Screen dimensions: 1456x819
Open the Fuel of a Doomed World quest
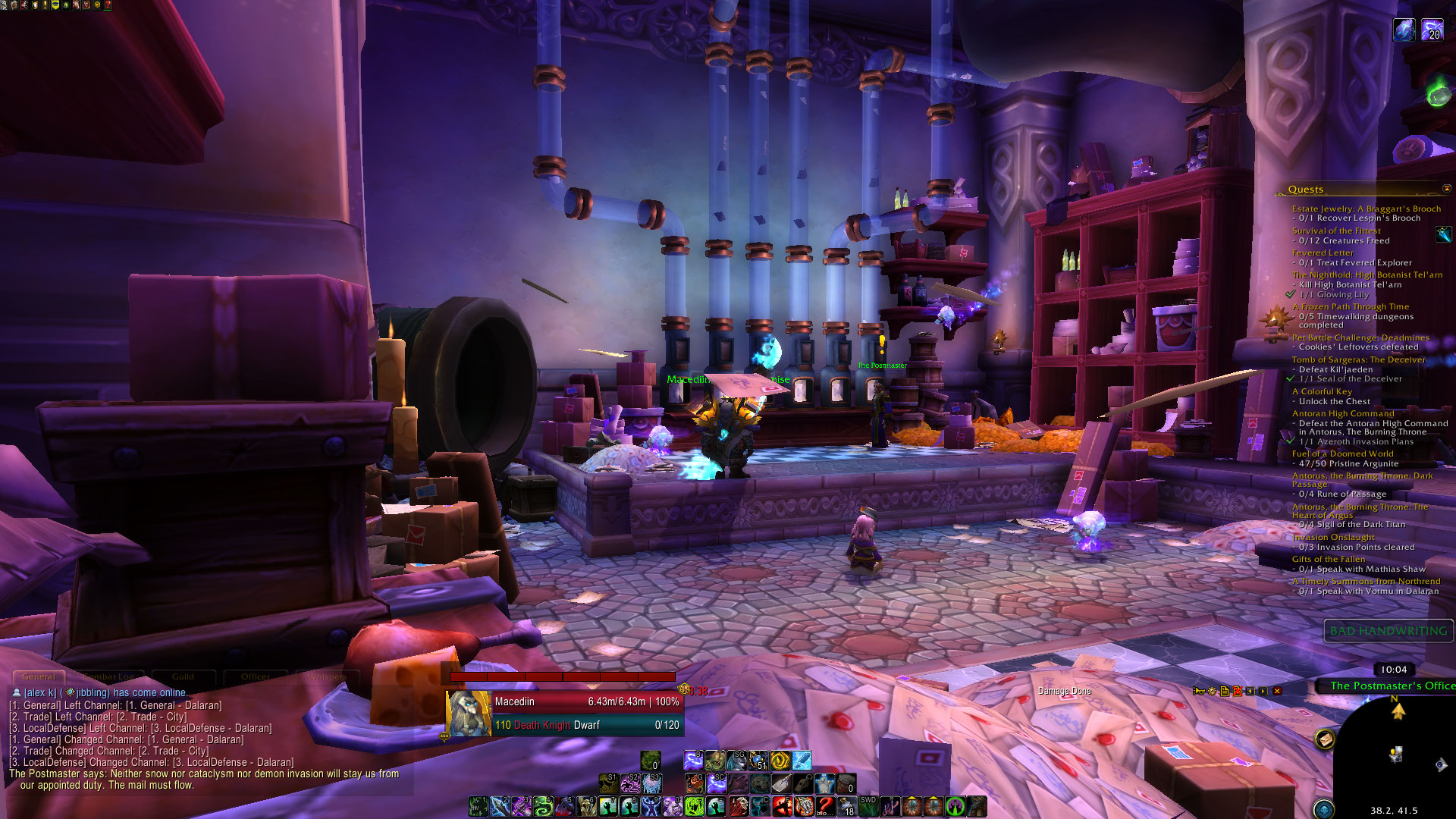pyautogui.click(x=1342, y=453)
